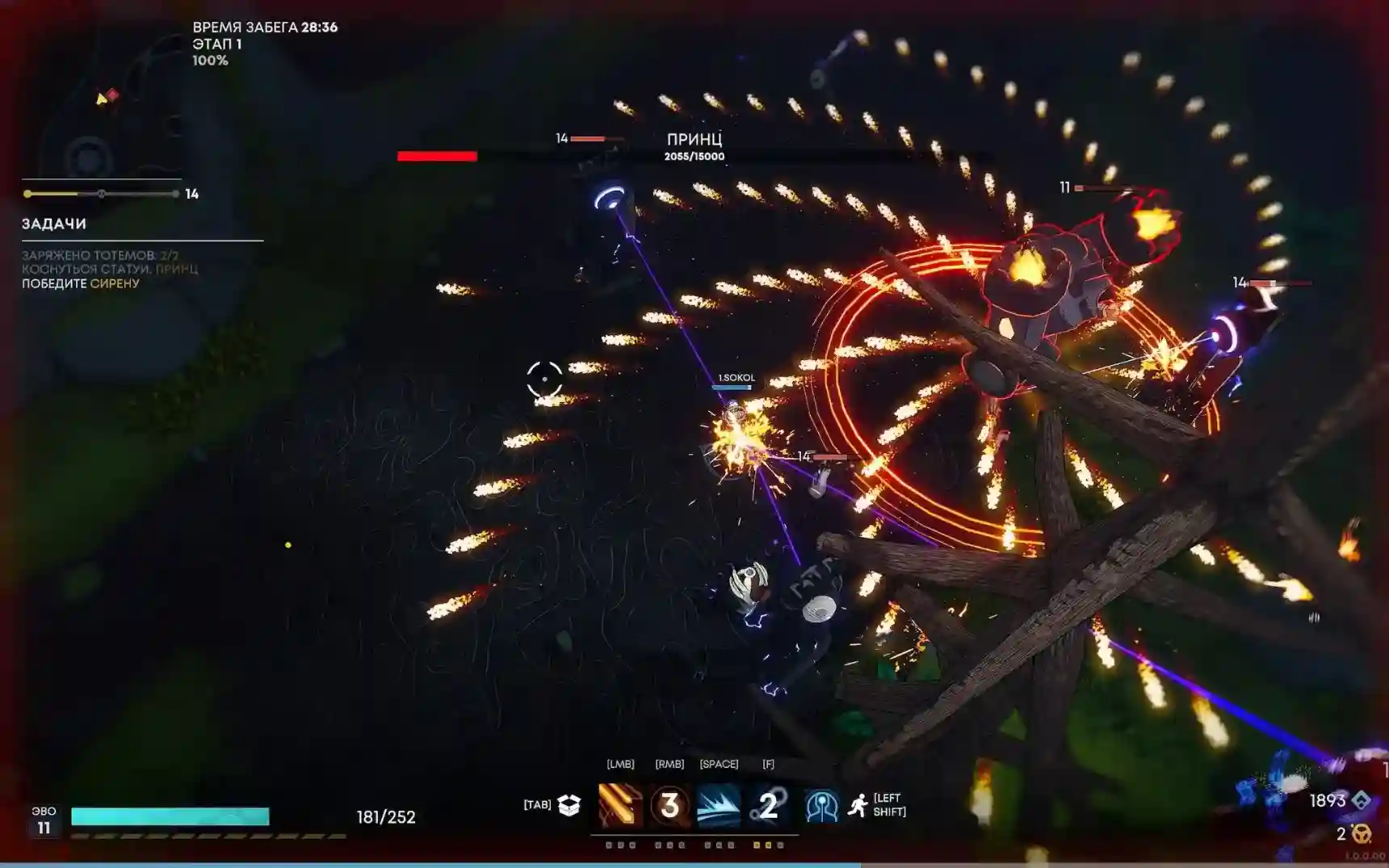Click the gold coin icon beside 2
Screen dimensions: 1389x868
1362,833
